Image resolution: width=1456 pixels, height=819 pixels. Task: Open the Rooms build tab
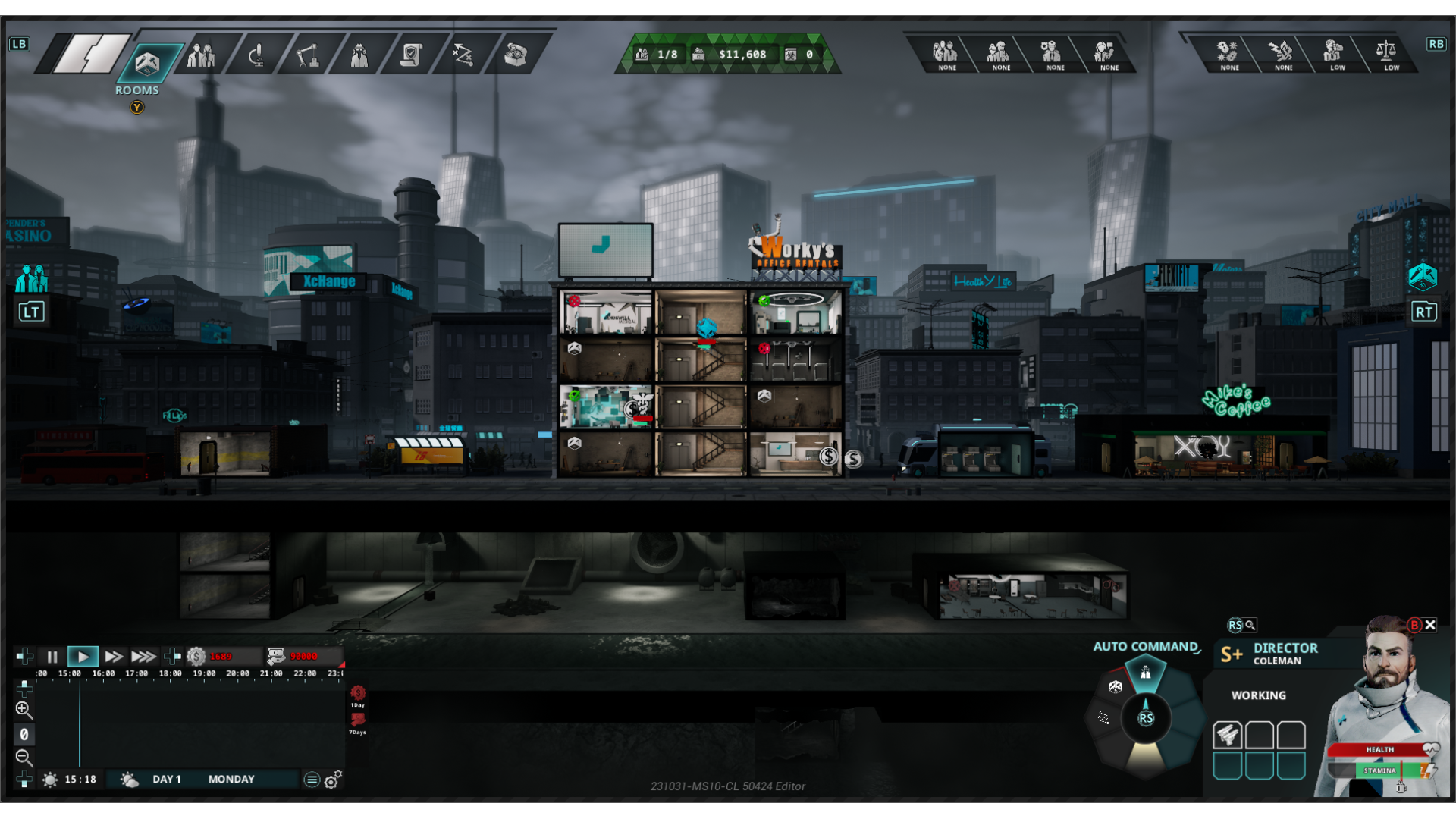tap(147, 62)
